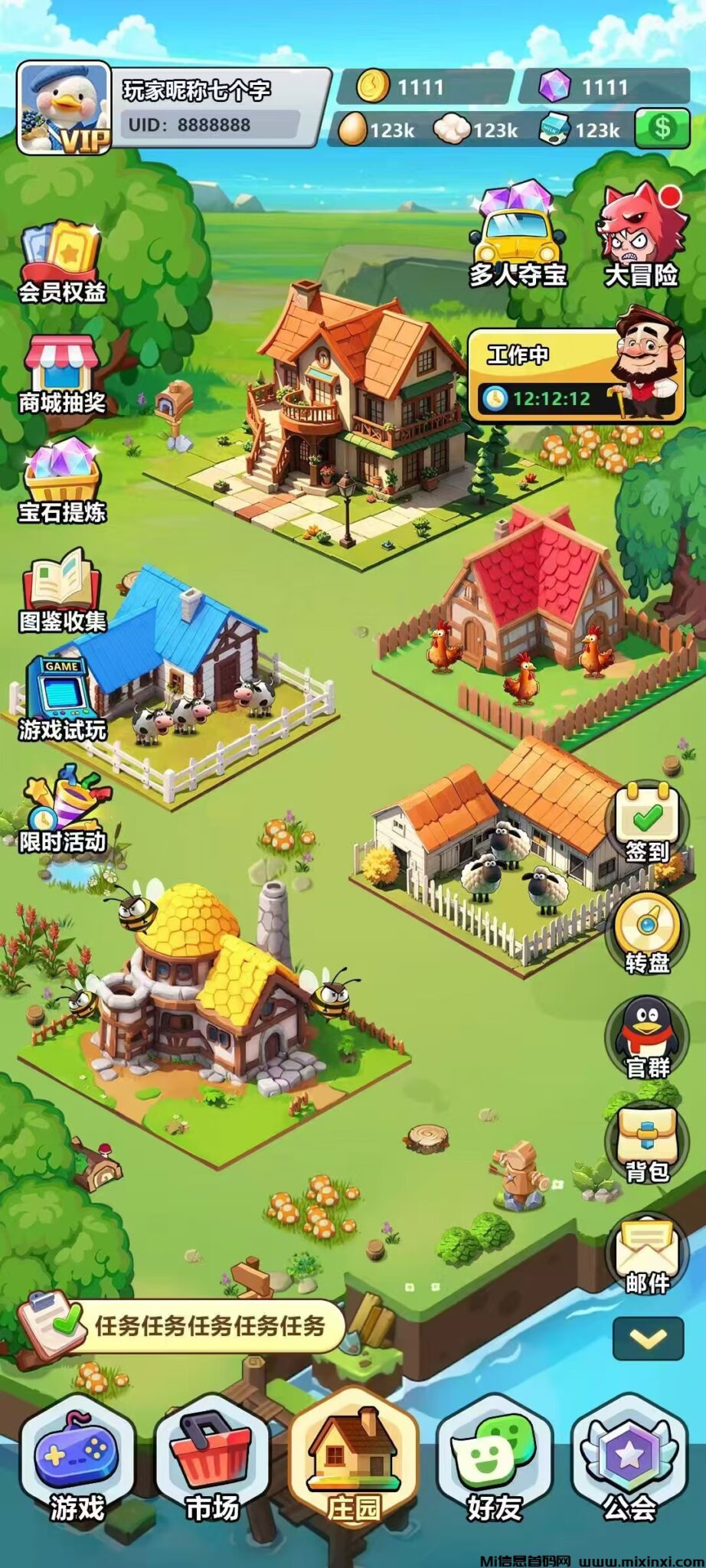Check the 邮件 mailbox
The image size is (706, 1568).
tap(647, 1256)
